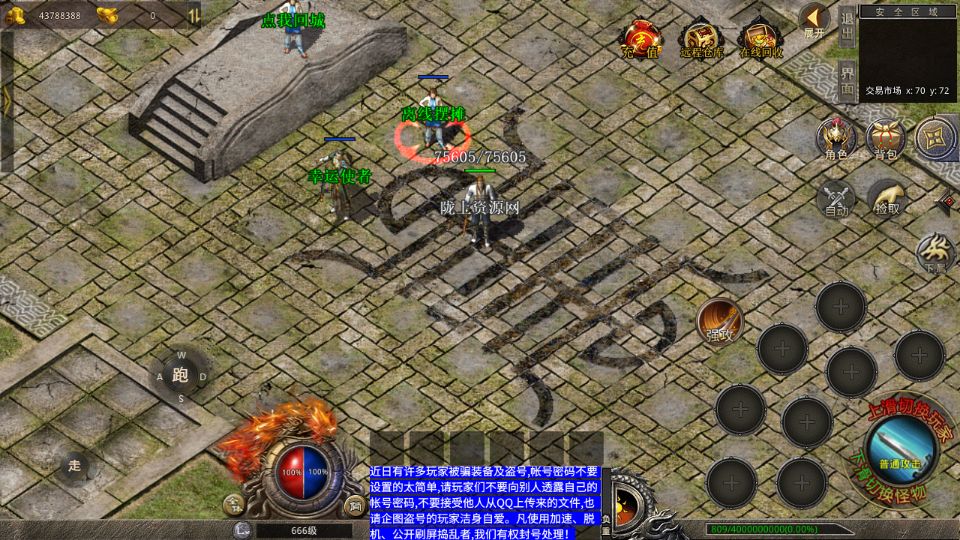Toggle the 界面 interface button
This screenshot has height=540, width=960.
click(847, 80)
